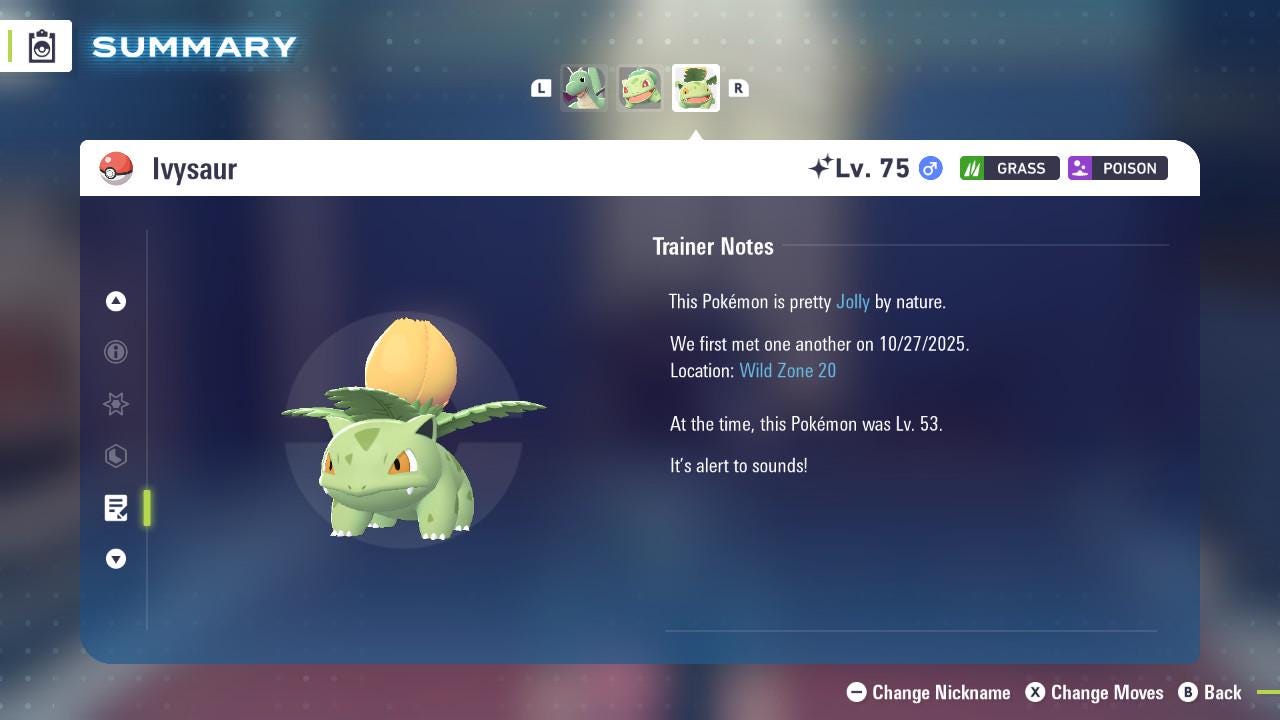Click the male gender icon
Viewport: 1280px width, 720px height.
(x=929, y=168)
